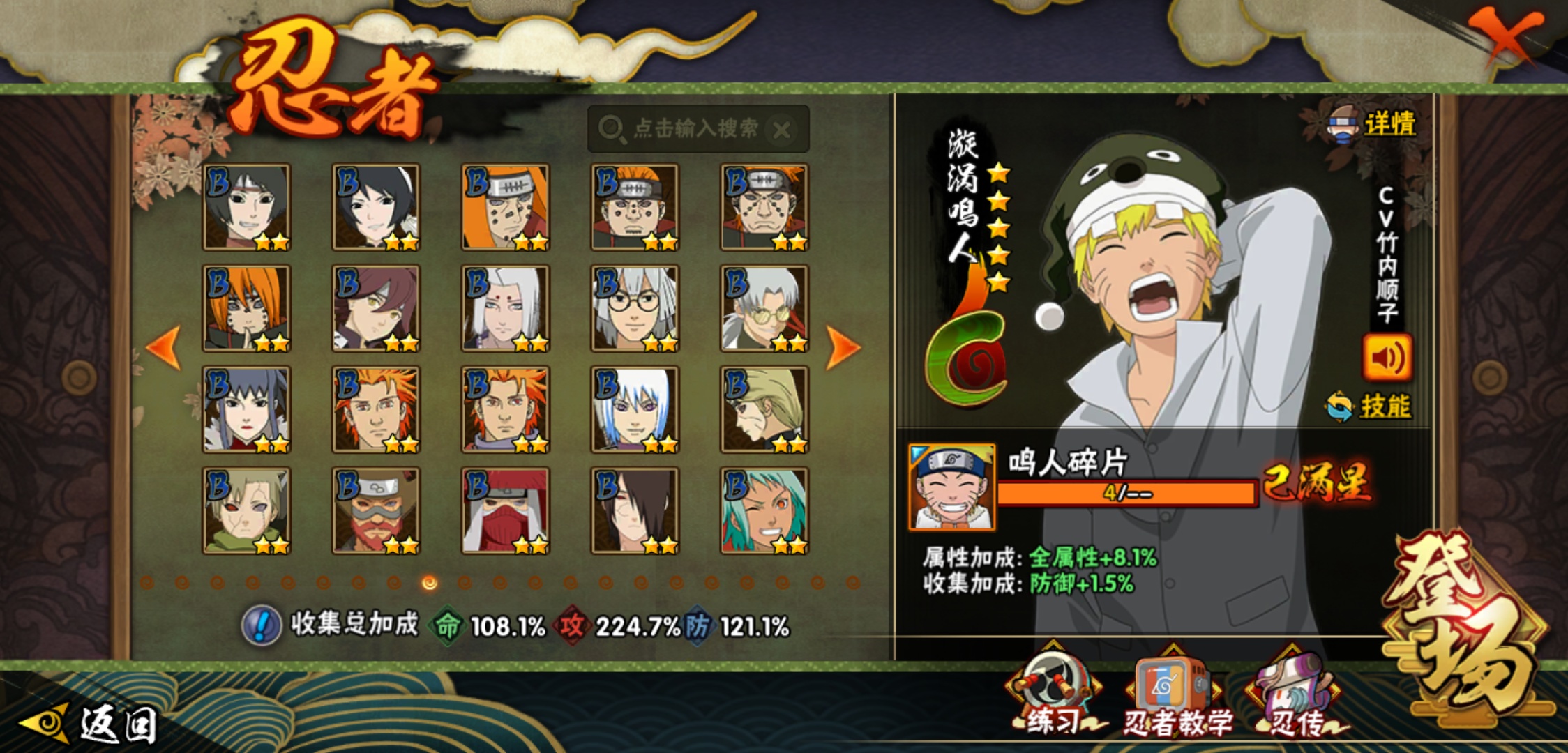The height and width of the screenshot is (753, 1568).
Task: Return with the 返回 back button
Action: [x=91, y=725]
